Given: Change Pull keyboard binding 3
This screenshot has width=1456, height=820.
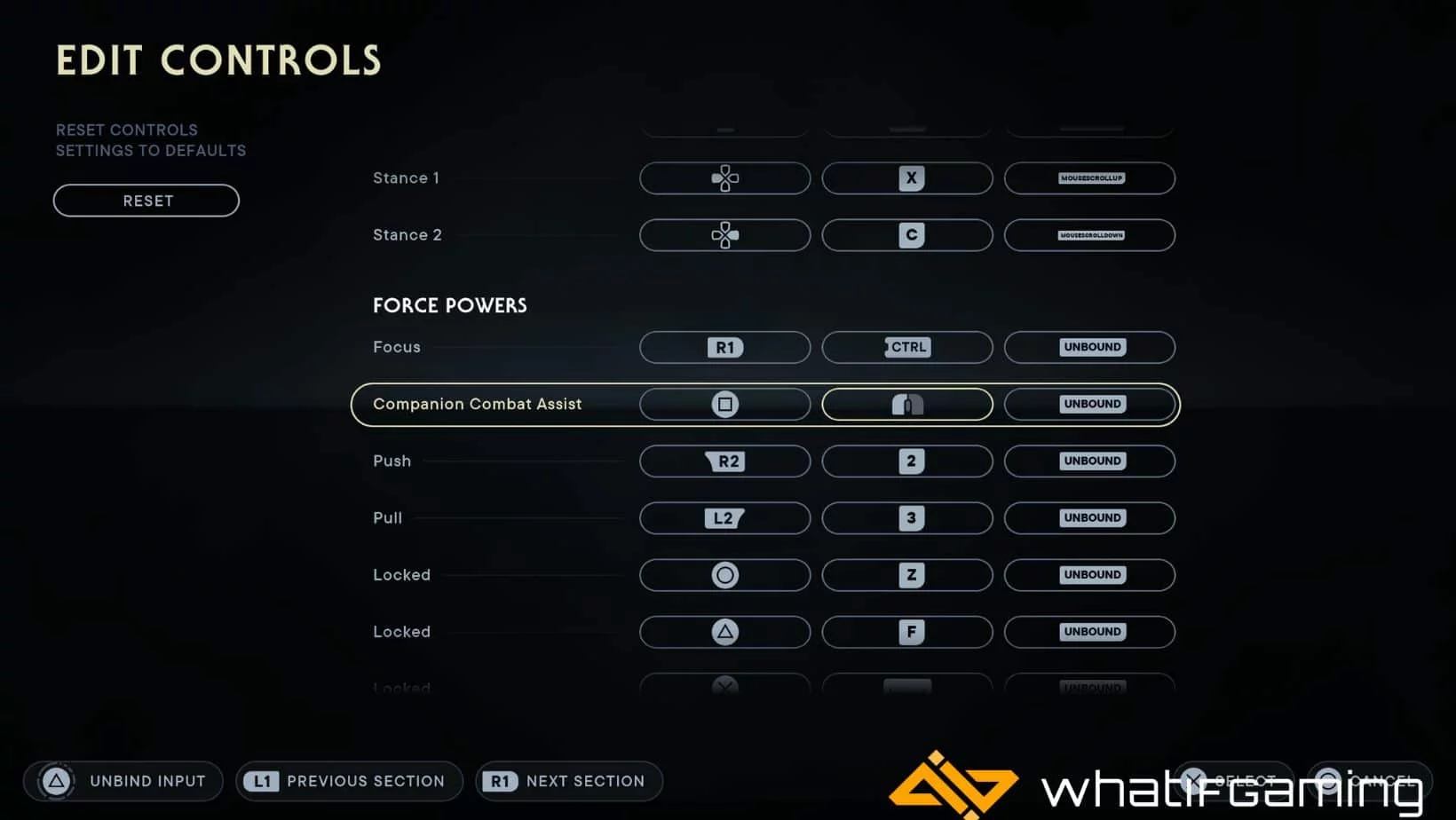Looking at the screenshot, I should pos(906,518).
